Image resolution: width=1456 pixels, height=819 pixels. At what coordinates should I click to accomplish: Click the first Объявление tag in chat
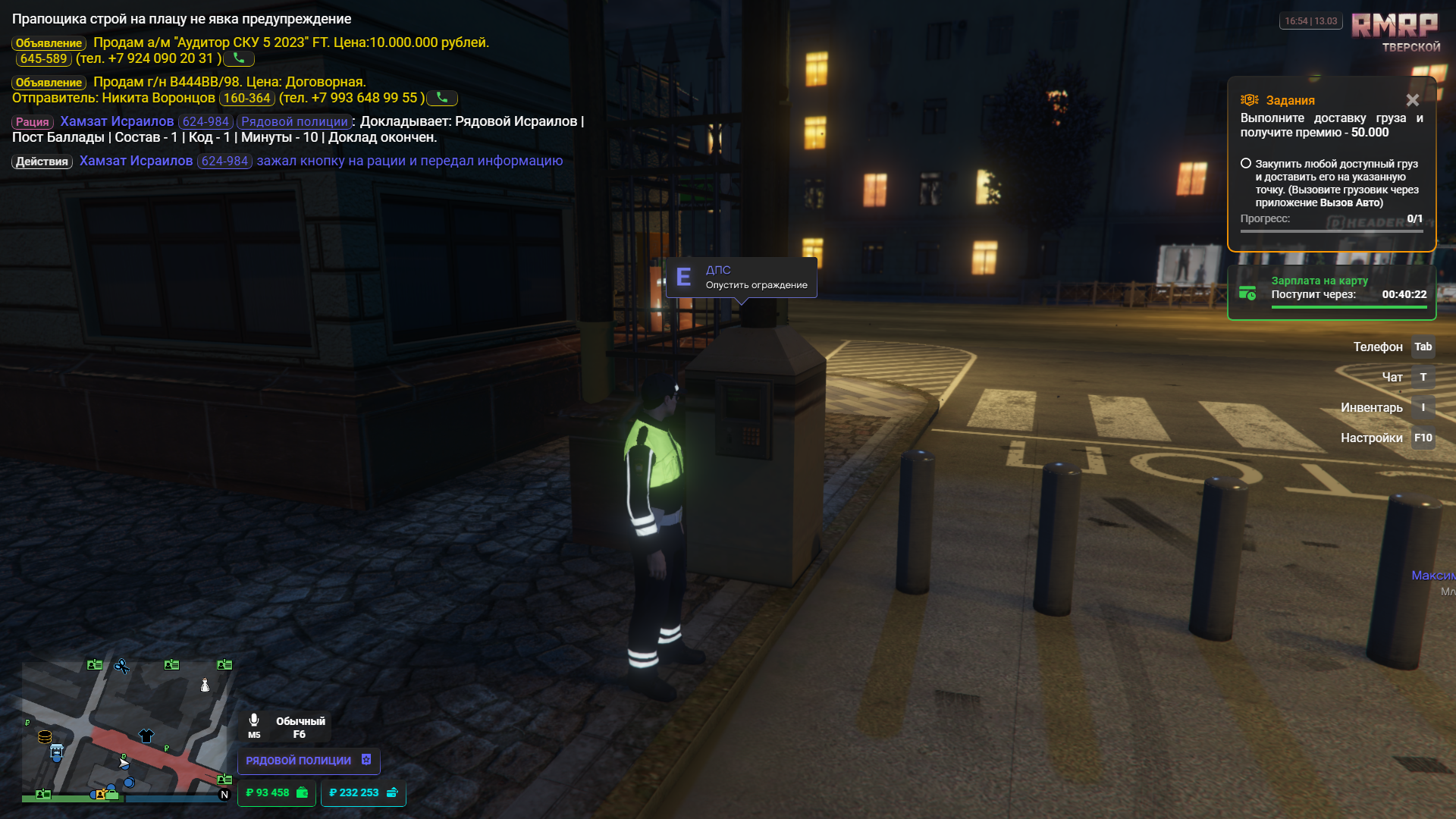point(49,43)
